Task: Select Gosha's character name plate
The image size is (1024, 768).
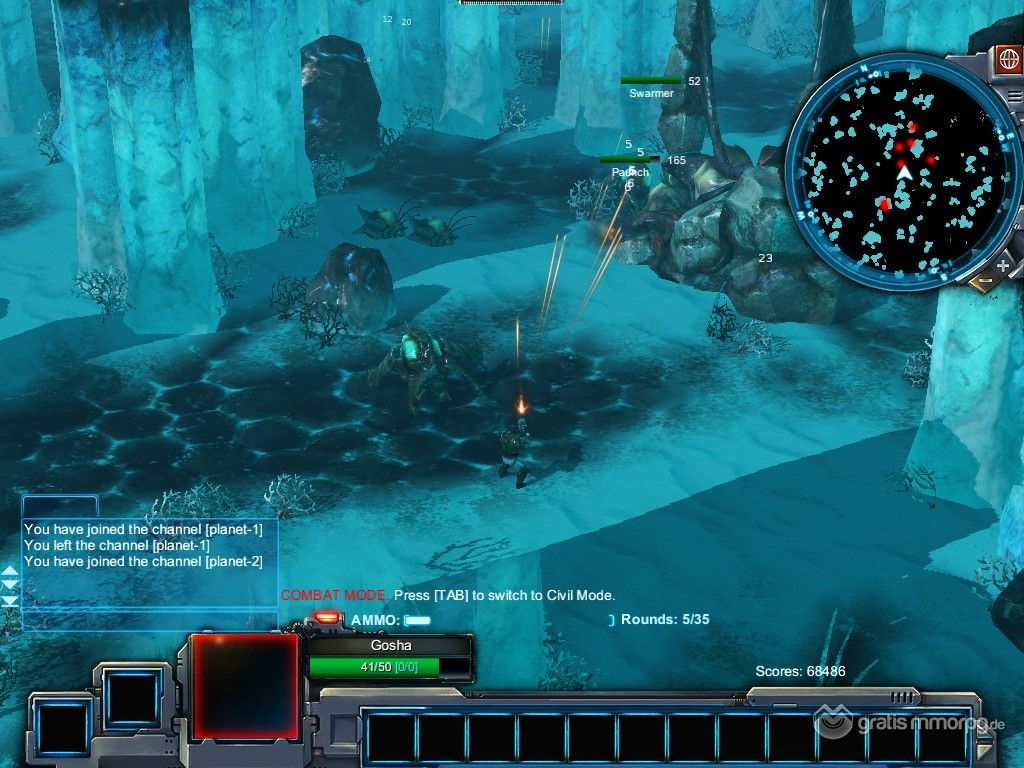Action: tap(390, 646)
